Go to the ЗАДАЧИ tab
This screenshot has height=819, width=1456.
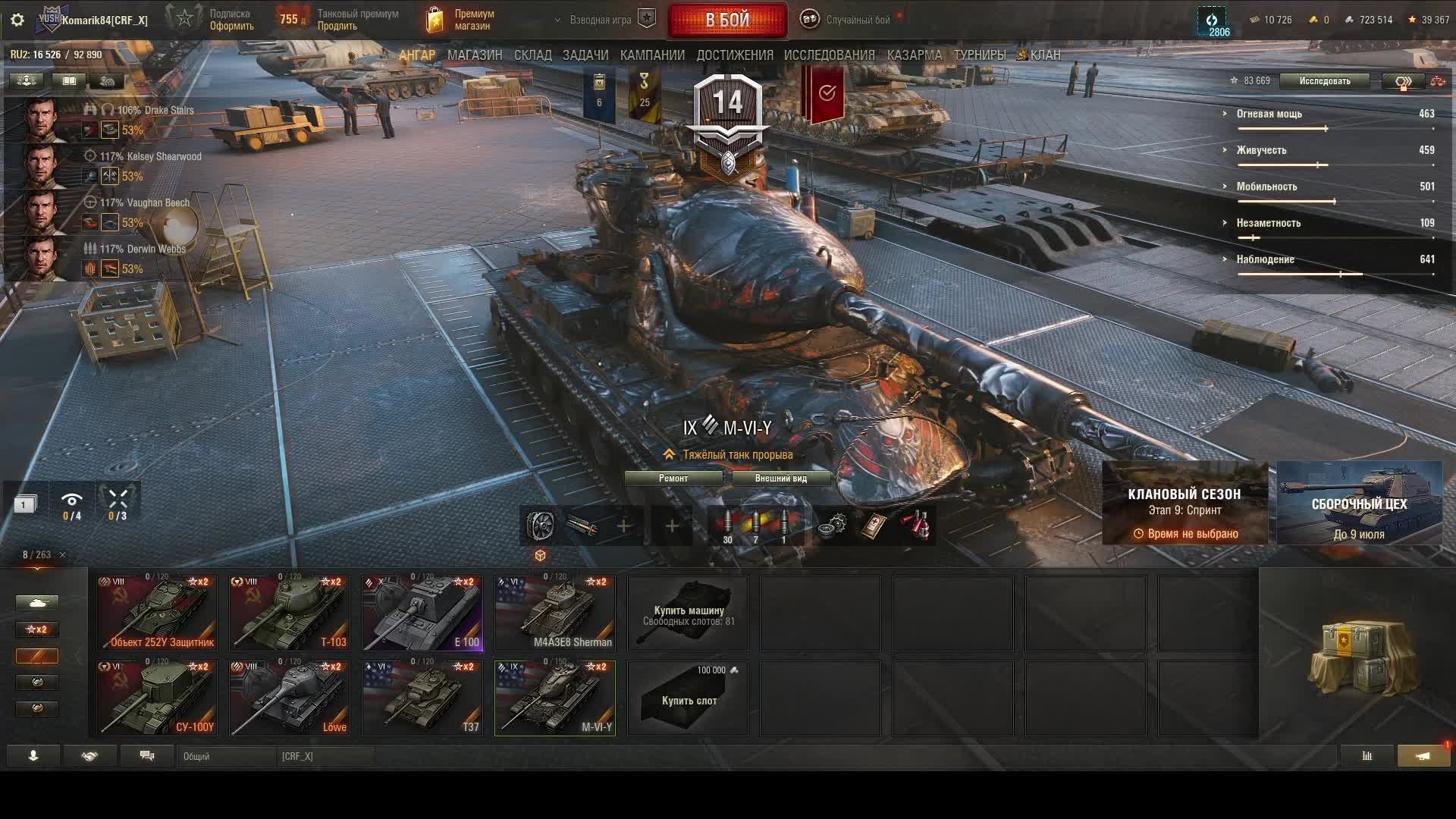click(x=585, y=55)
